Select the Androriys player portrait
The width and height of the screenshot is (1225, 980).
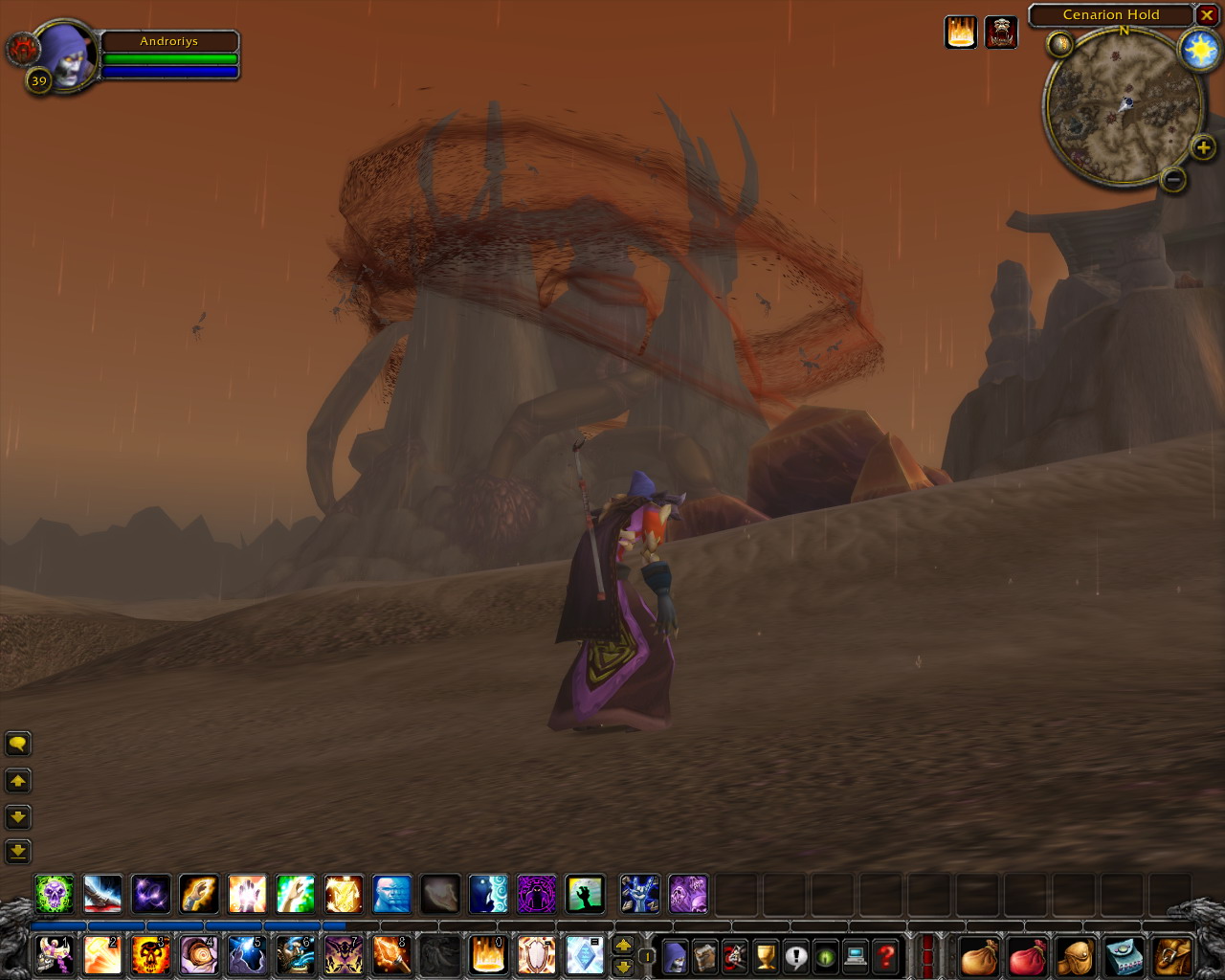tap(65, 56)
